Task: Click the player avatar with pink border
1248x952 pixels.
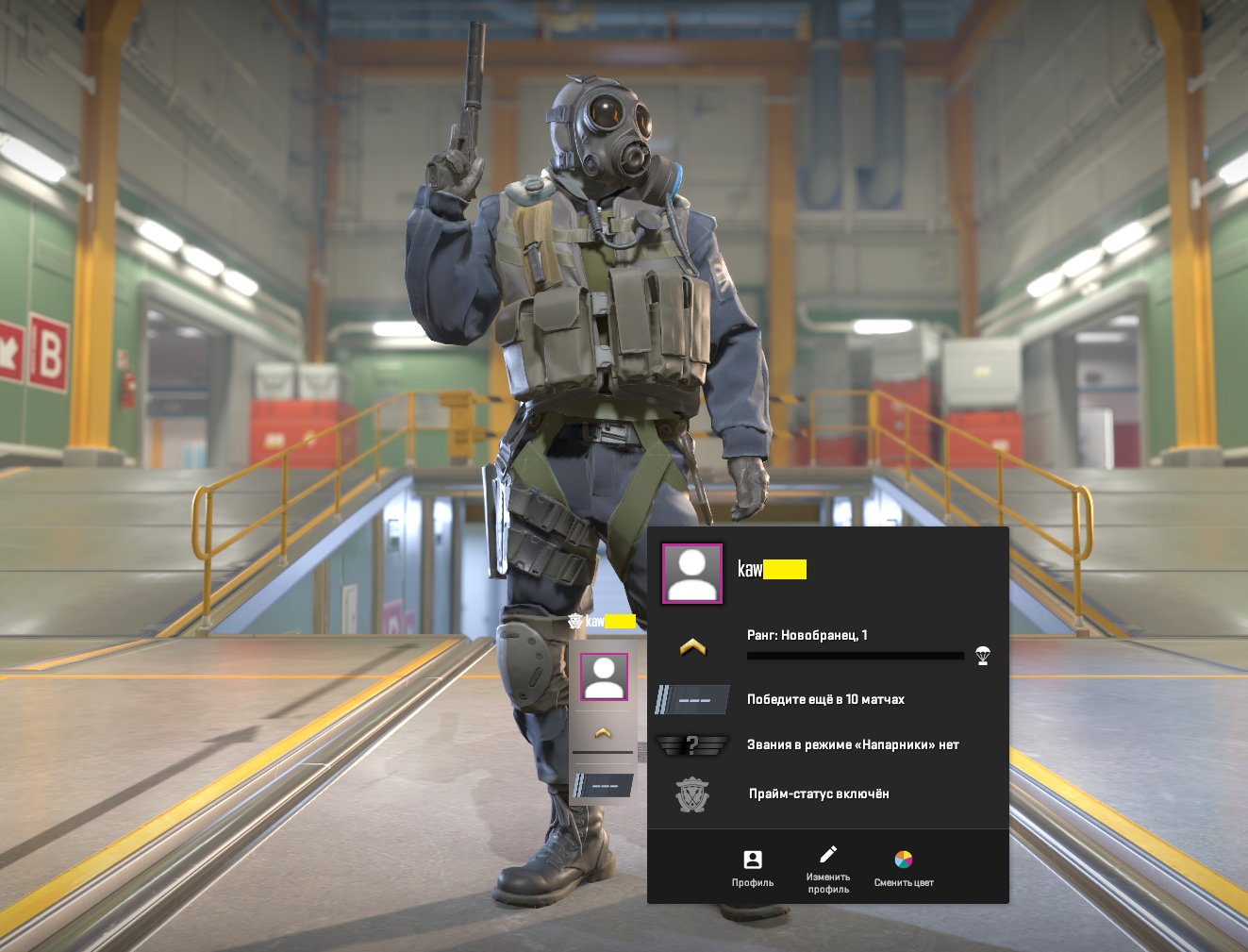Action: [691, 573]
